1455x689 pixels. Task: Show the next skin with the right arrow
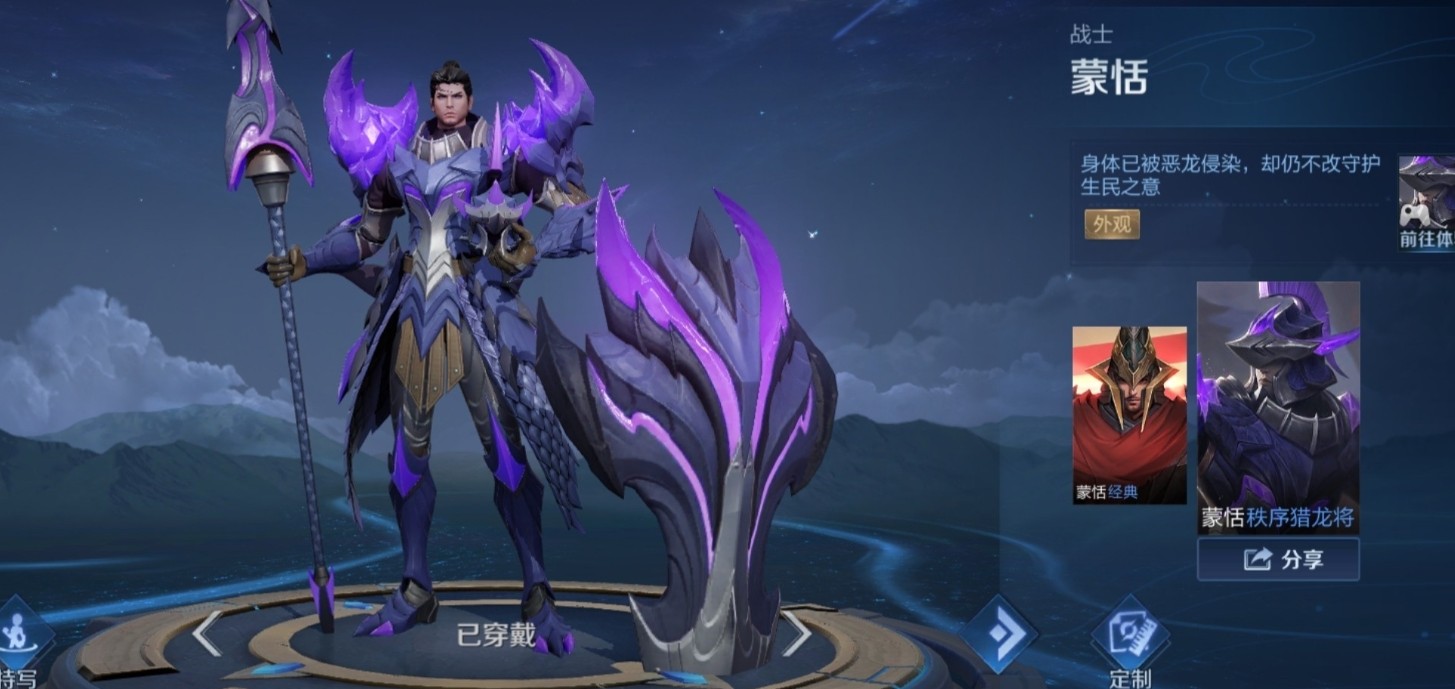pyautogui.click(x=796, y=632)
